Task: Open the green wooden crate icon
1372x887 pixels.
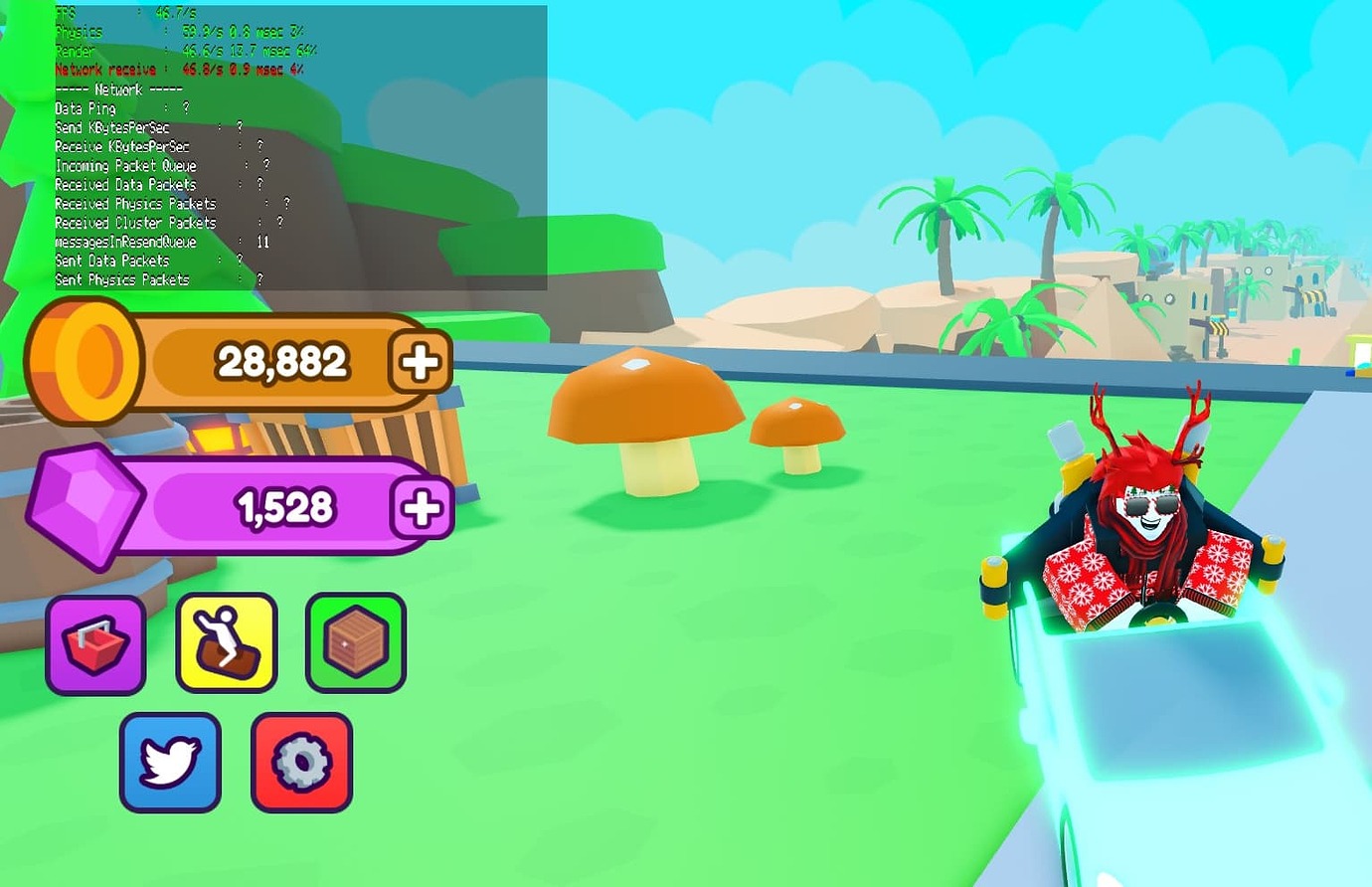Action: pyautogui.click(x=355, y=641)
